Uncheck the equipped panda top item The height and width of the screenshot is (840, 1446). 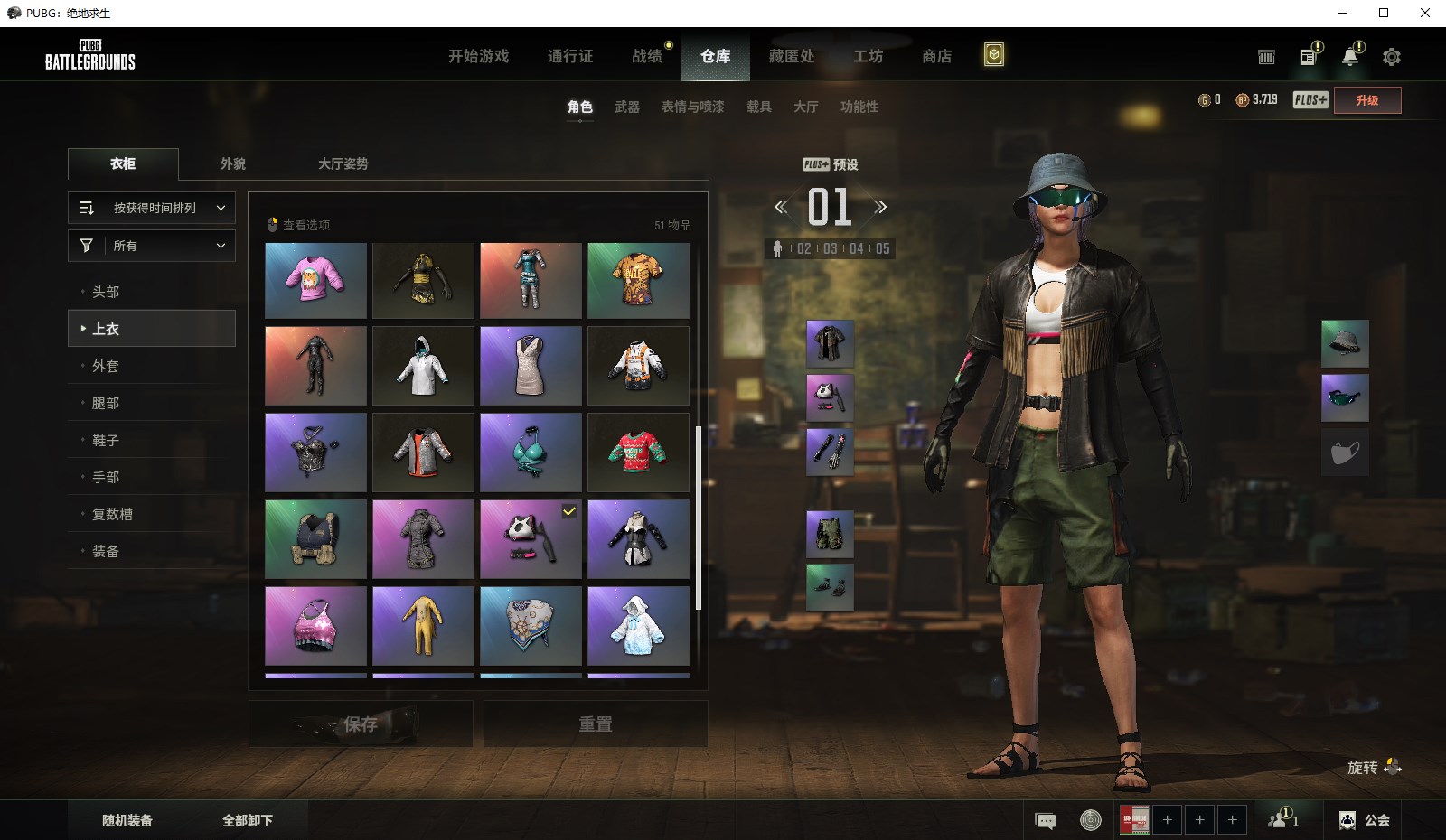tap(531, 539)
